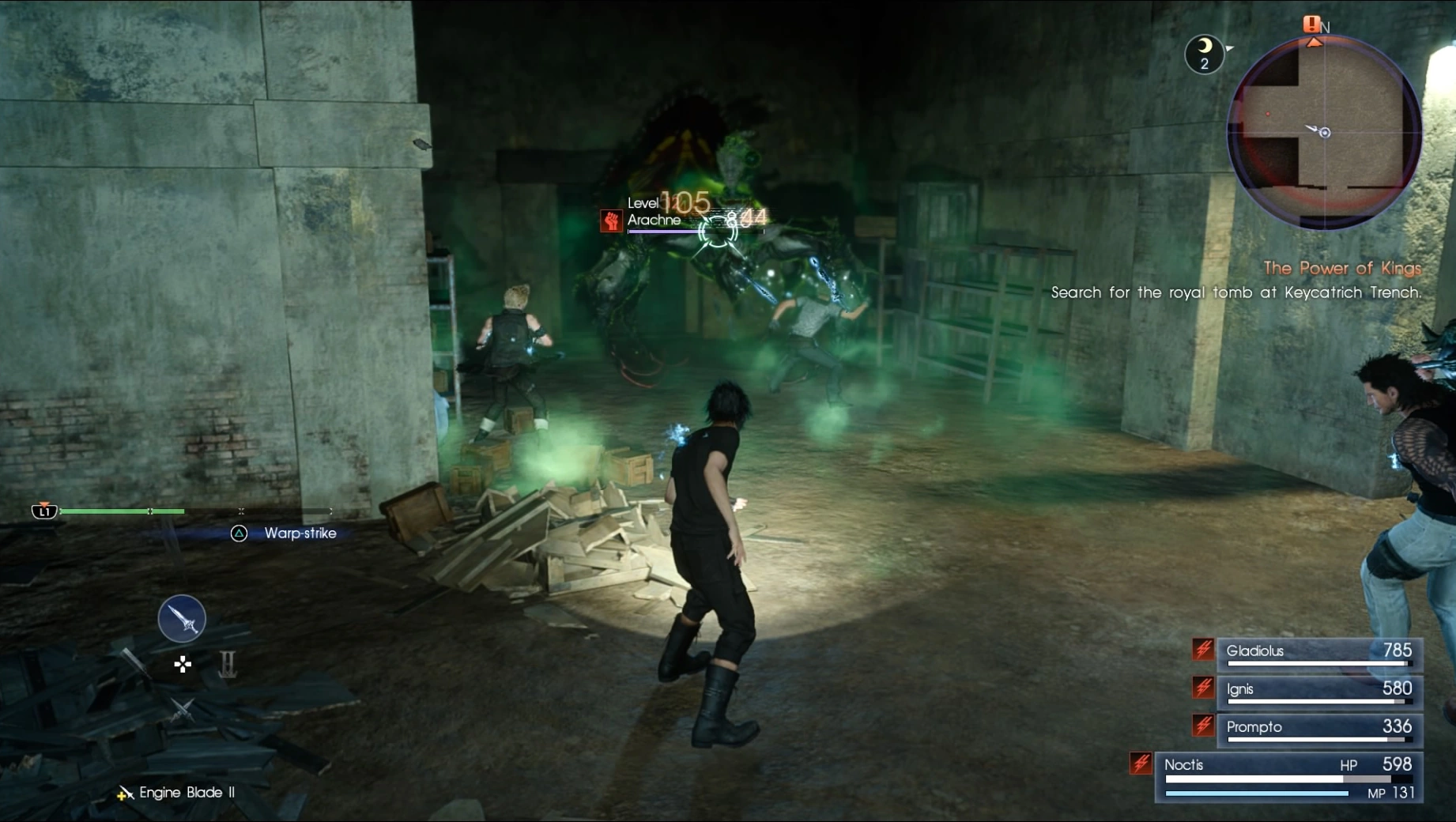This screenshot has height=822, width=1456.
Task: Click the L1 button indicator
Action: click(43, 512)
